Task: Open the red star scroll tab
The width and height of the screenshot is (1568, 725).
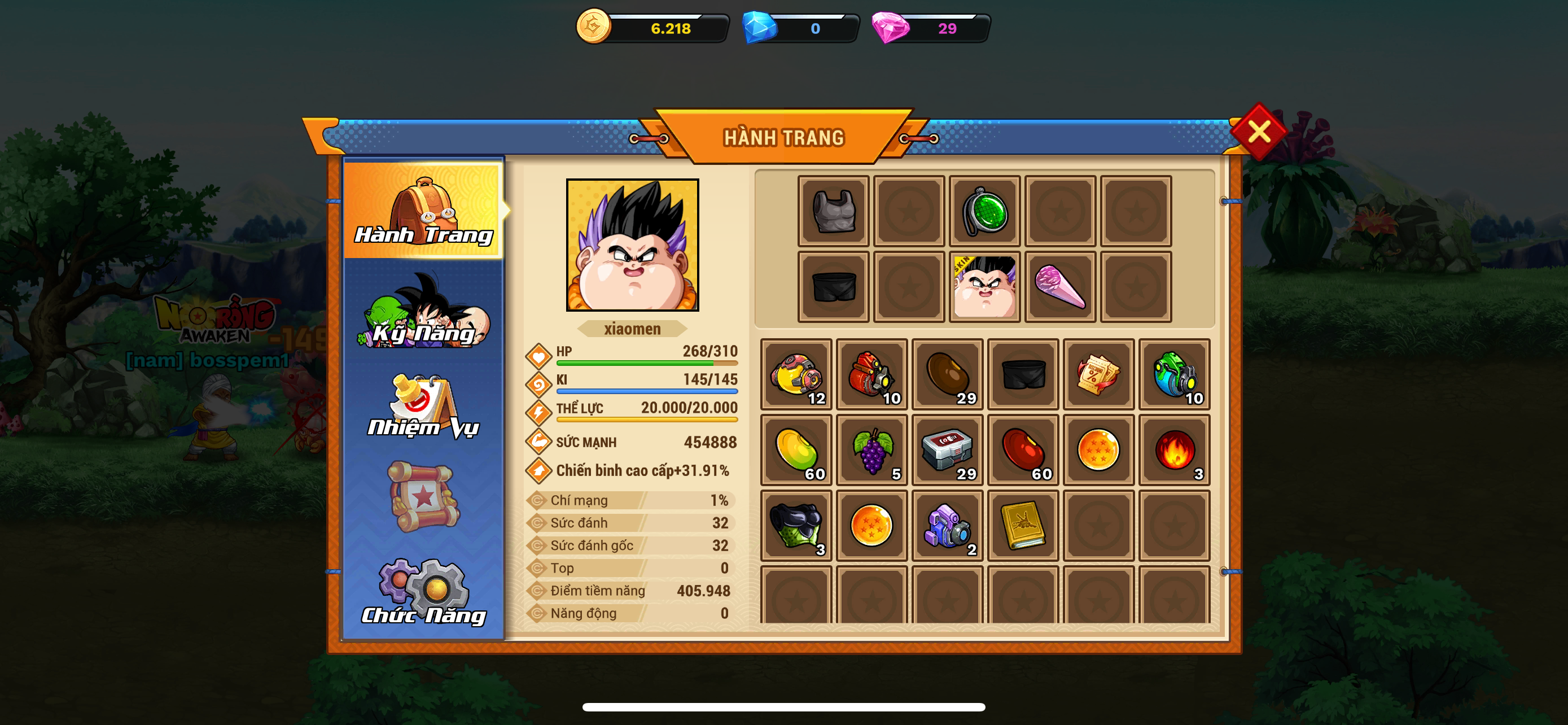Action: pos(424,496)
